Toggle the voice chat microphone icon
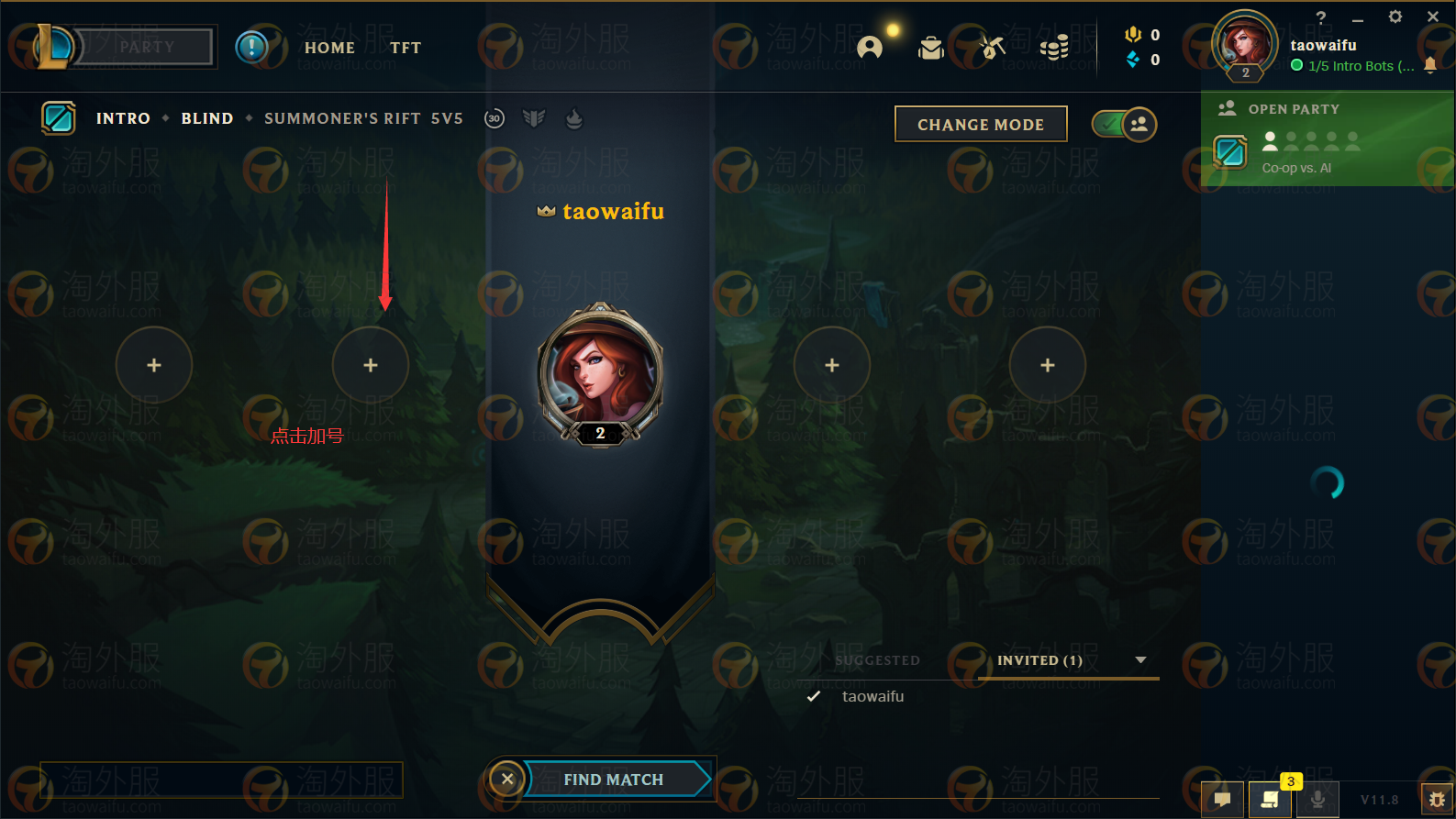The image size is (1456, 819). tap(1319, 799)
